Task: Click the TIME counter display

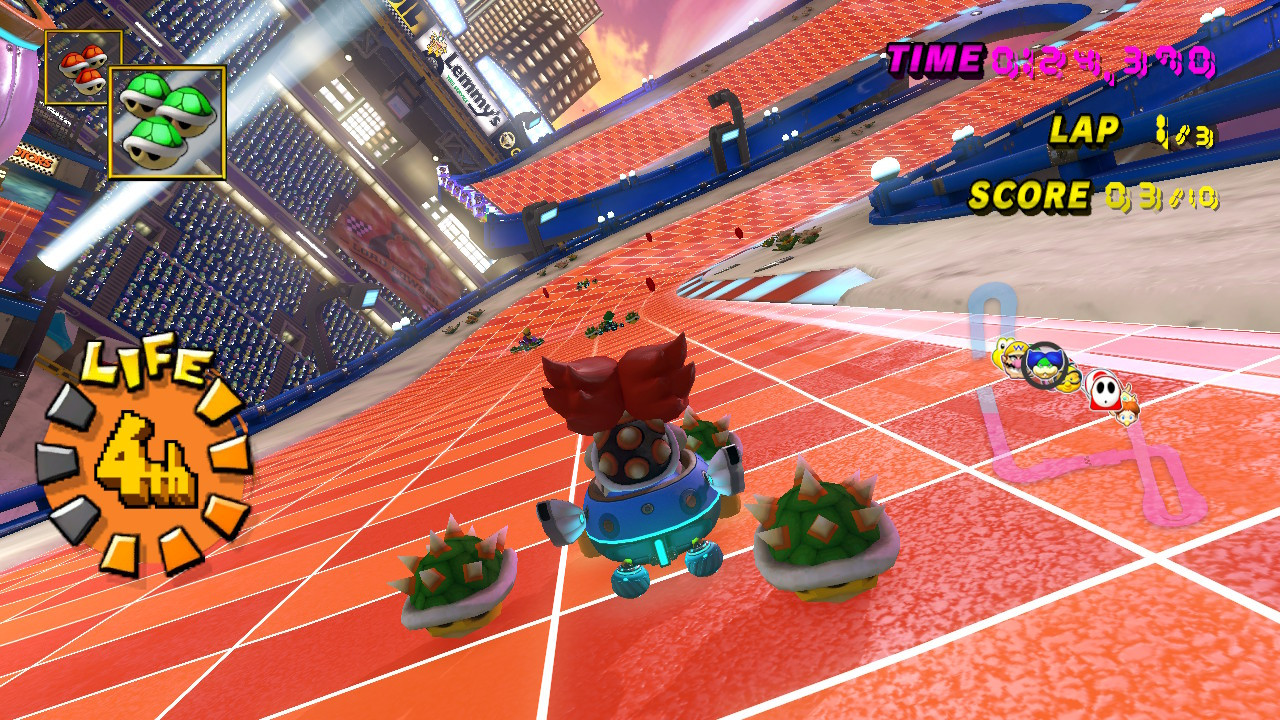Action: point(1050,62)
